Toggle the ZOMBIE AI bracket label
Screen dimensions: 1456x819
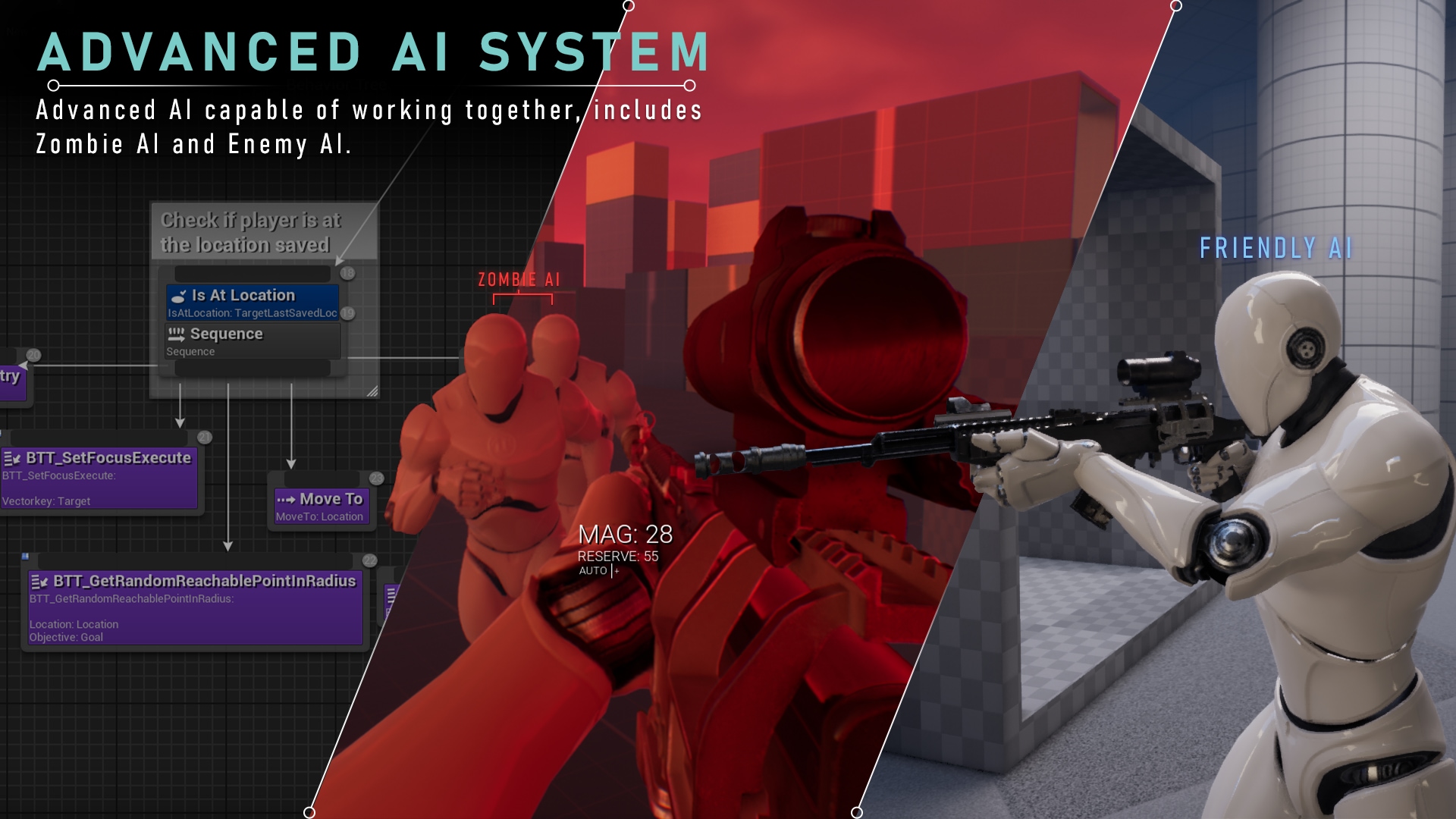click(x=519, y=279)
